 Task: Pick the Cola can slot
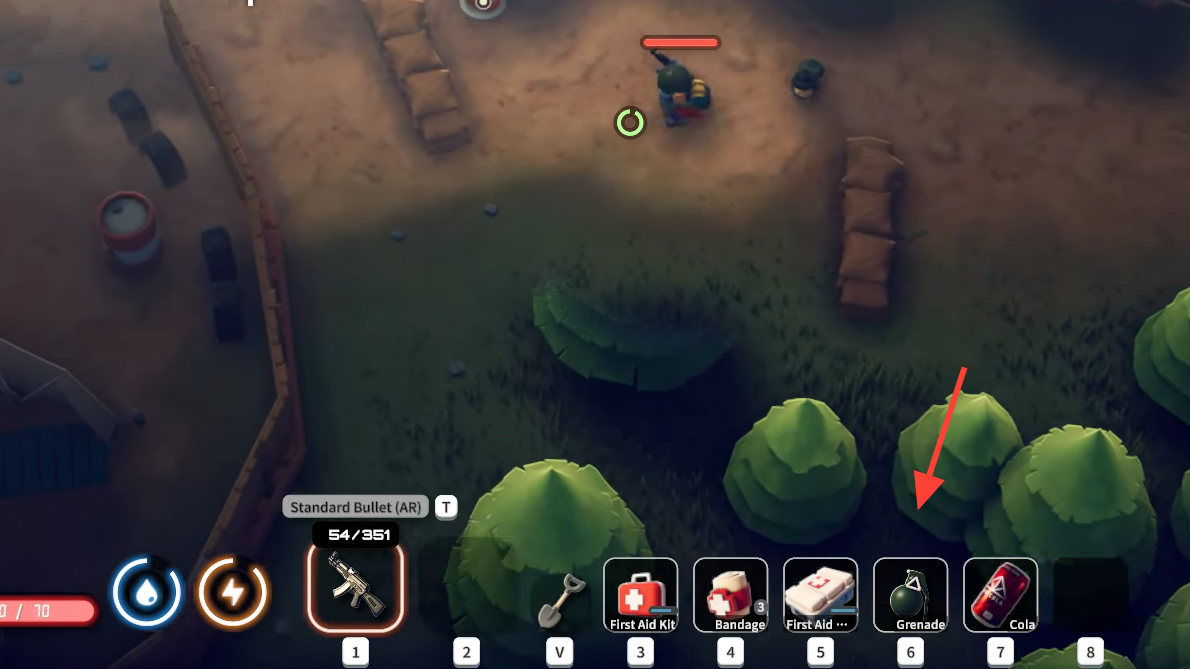click(1000, 595)
